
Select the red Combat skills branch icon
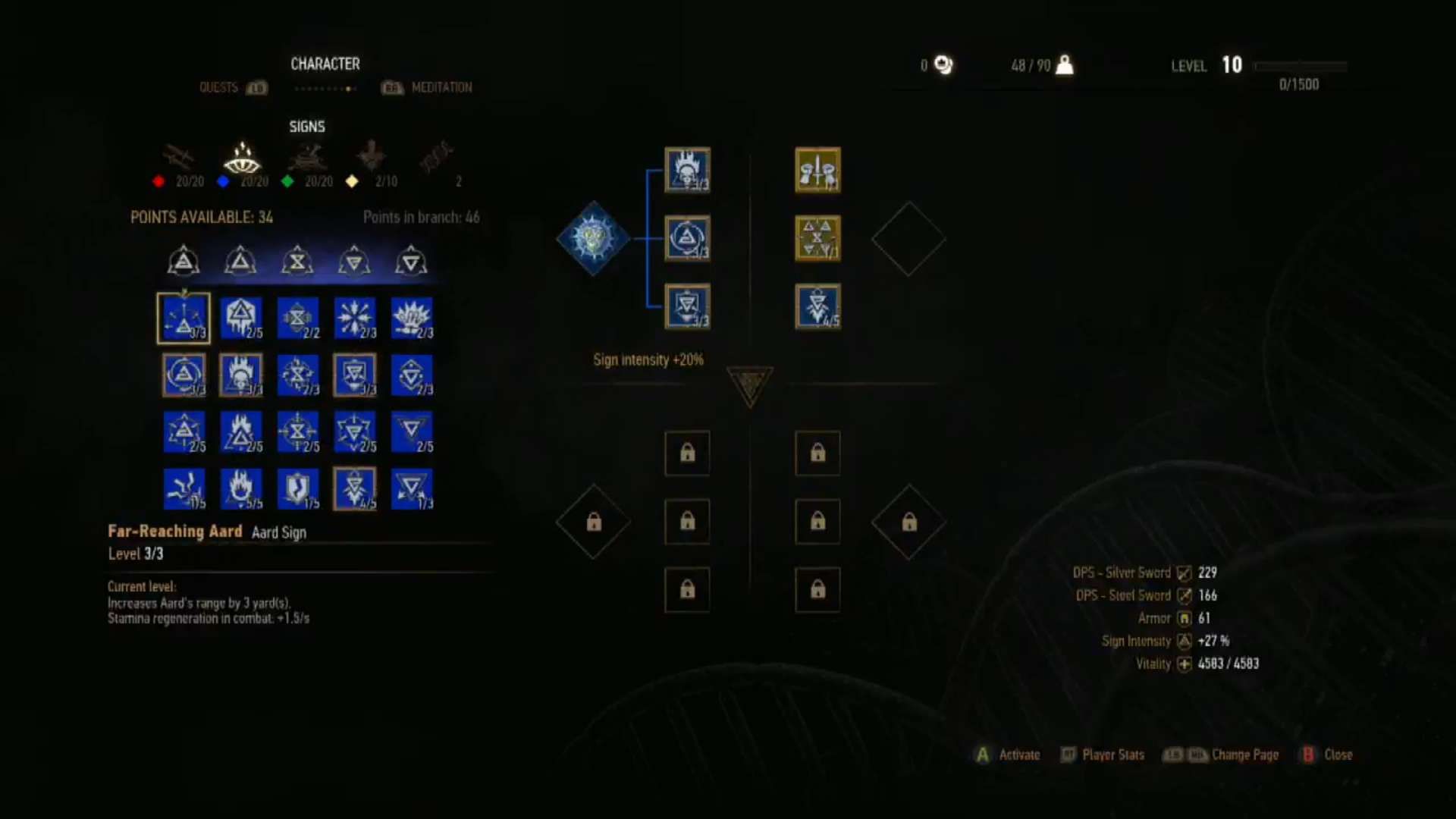[x=176, y=161]
